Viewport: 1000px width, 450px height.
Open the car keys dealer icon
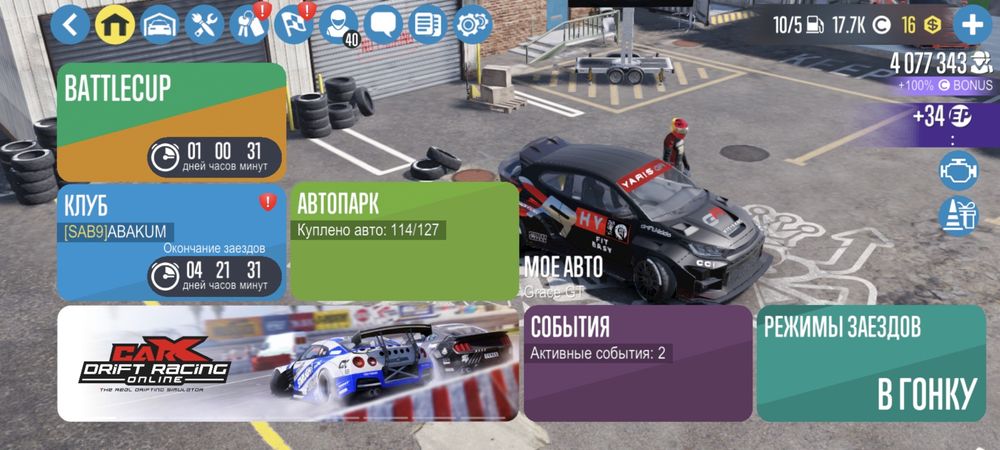(x=248, y=24)
